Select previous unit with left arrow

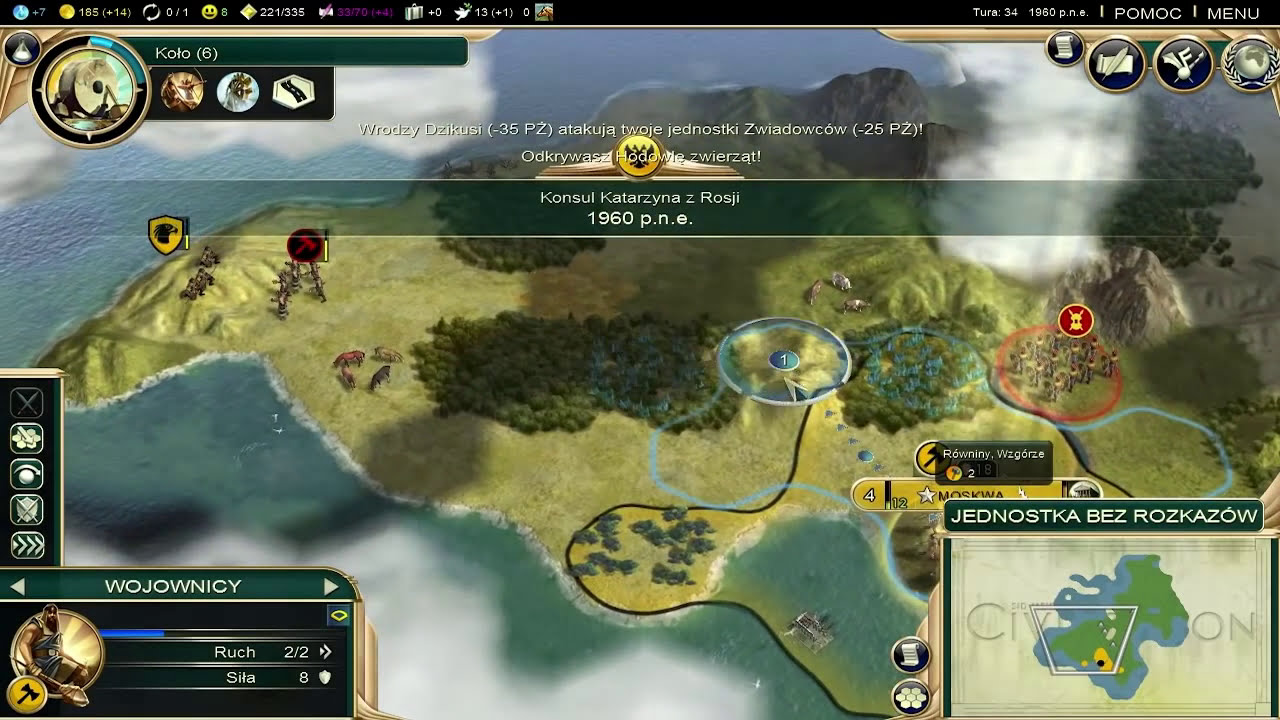pos(17,586)
